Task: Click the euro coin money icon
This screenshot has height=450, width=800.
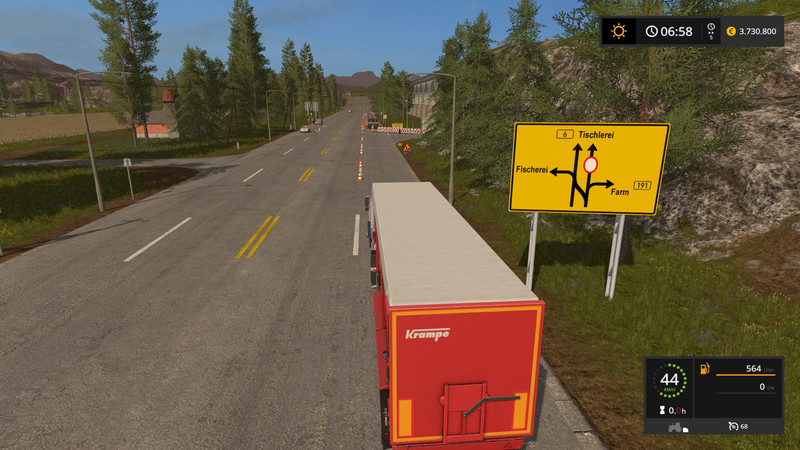Action: click(x=729, y=31)
